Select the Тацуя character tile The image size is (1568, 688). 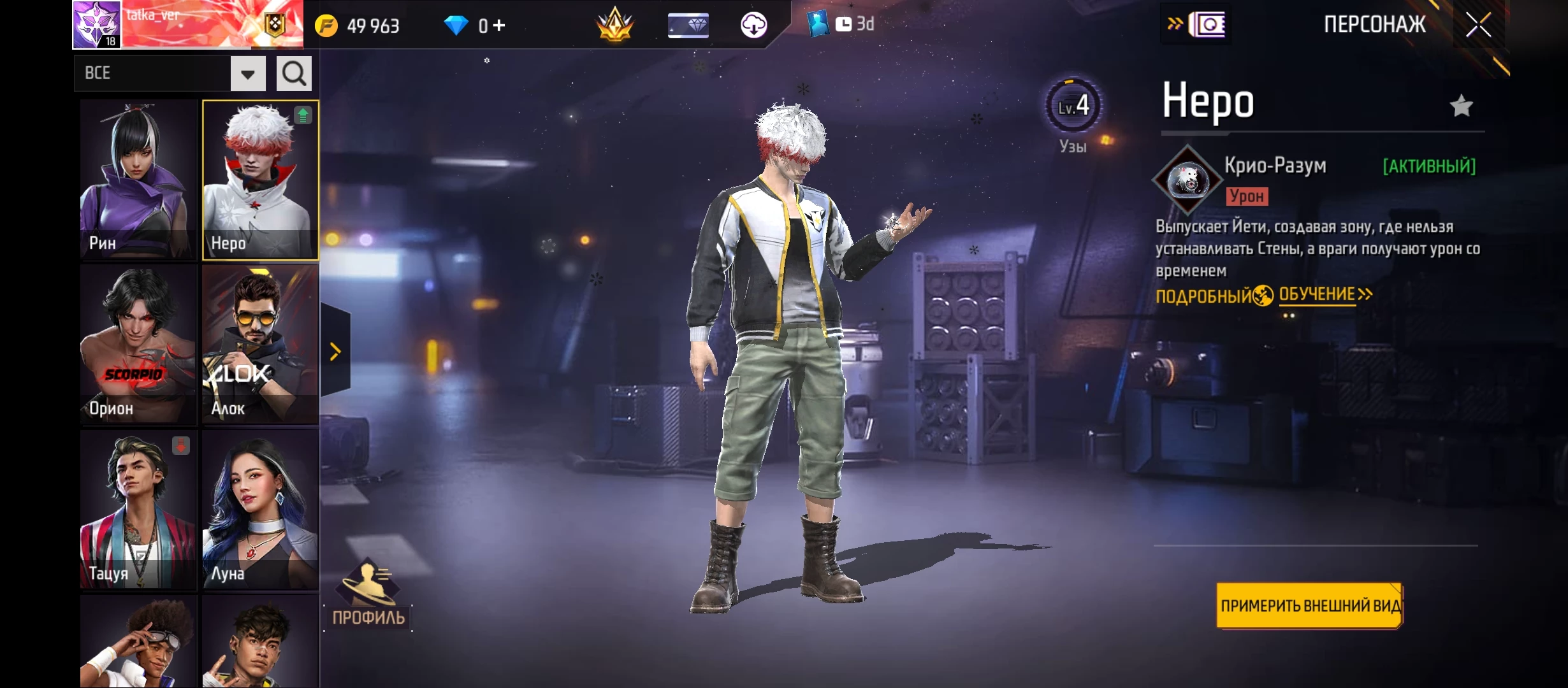click(x=138, y=510)
